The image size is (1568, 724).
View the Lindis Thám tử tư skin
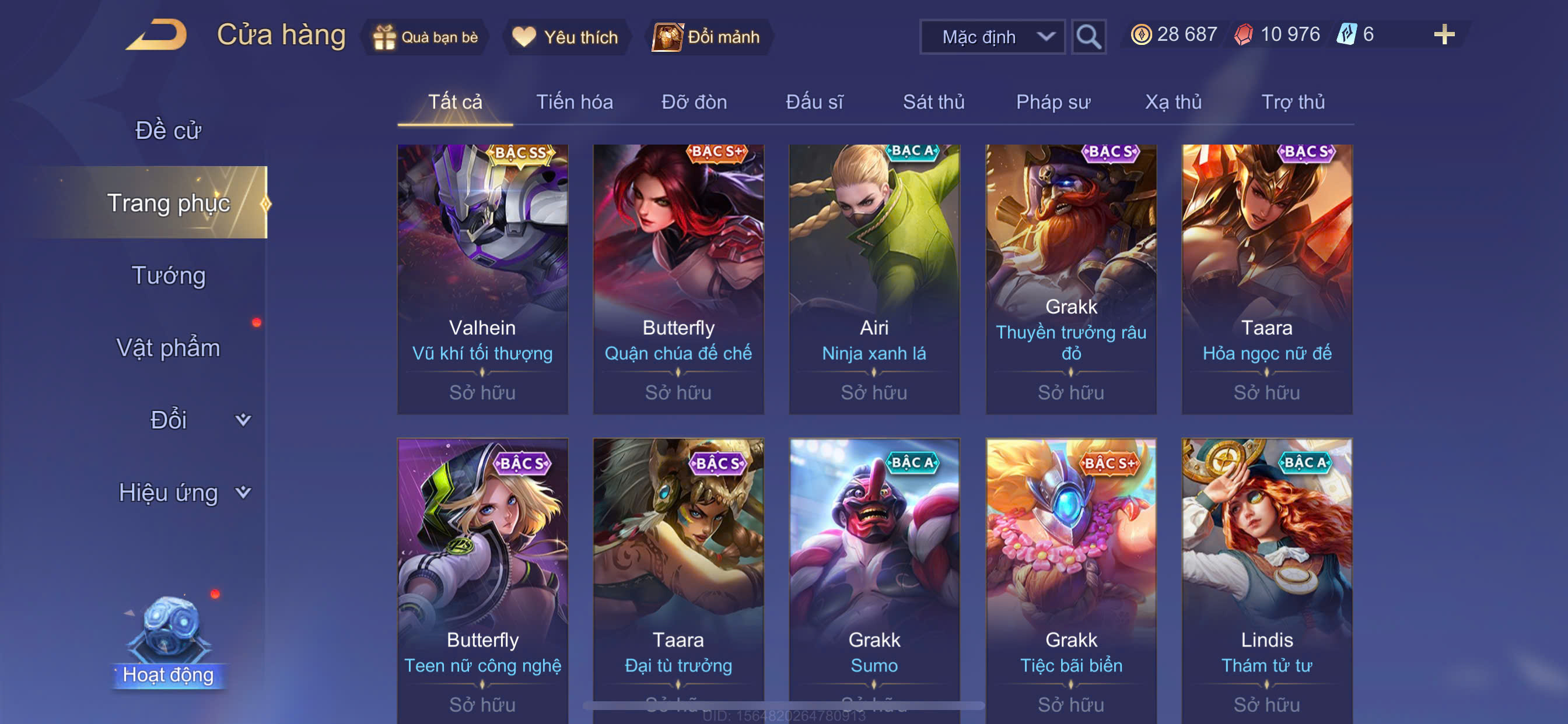pos(1266,578)
